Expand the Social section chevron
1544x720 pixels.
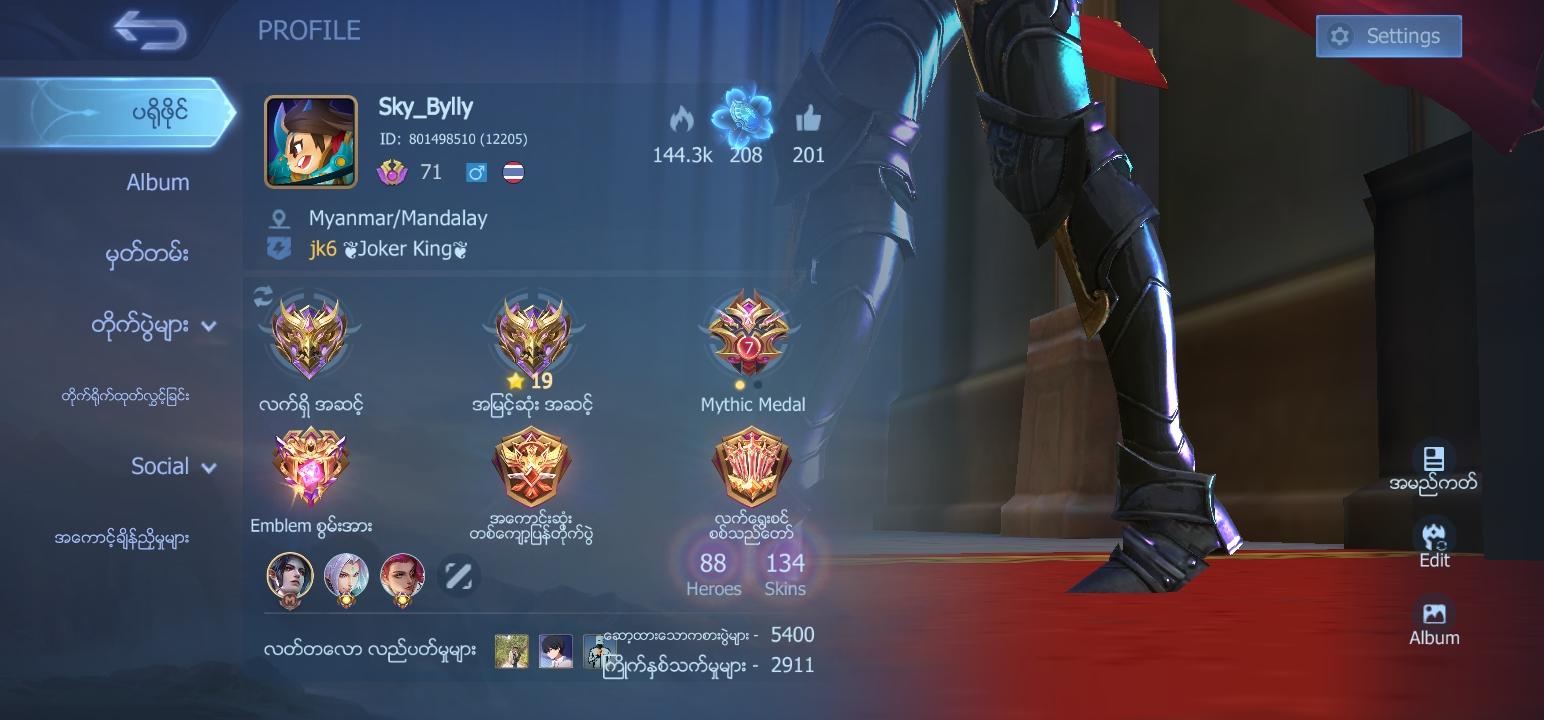209,466
